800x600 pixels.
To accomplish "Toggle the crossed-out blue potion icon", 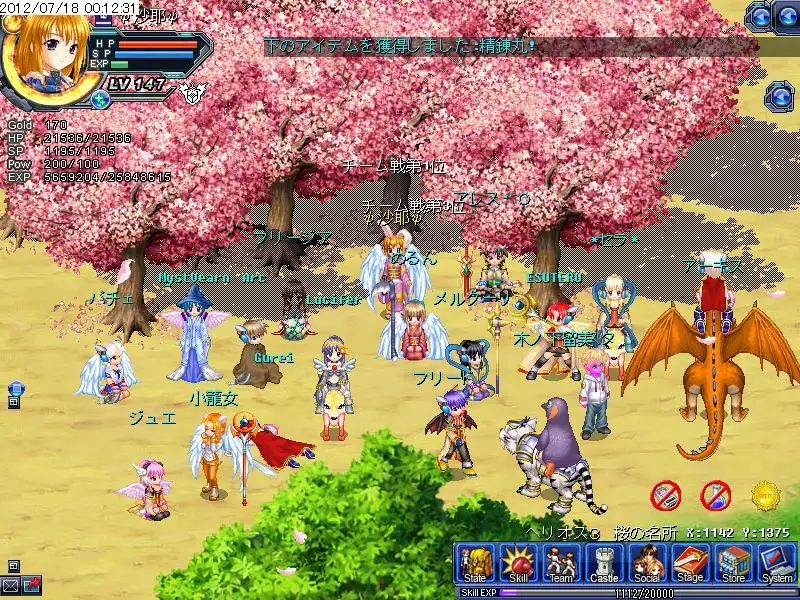I will click(x=715, y=494).
